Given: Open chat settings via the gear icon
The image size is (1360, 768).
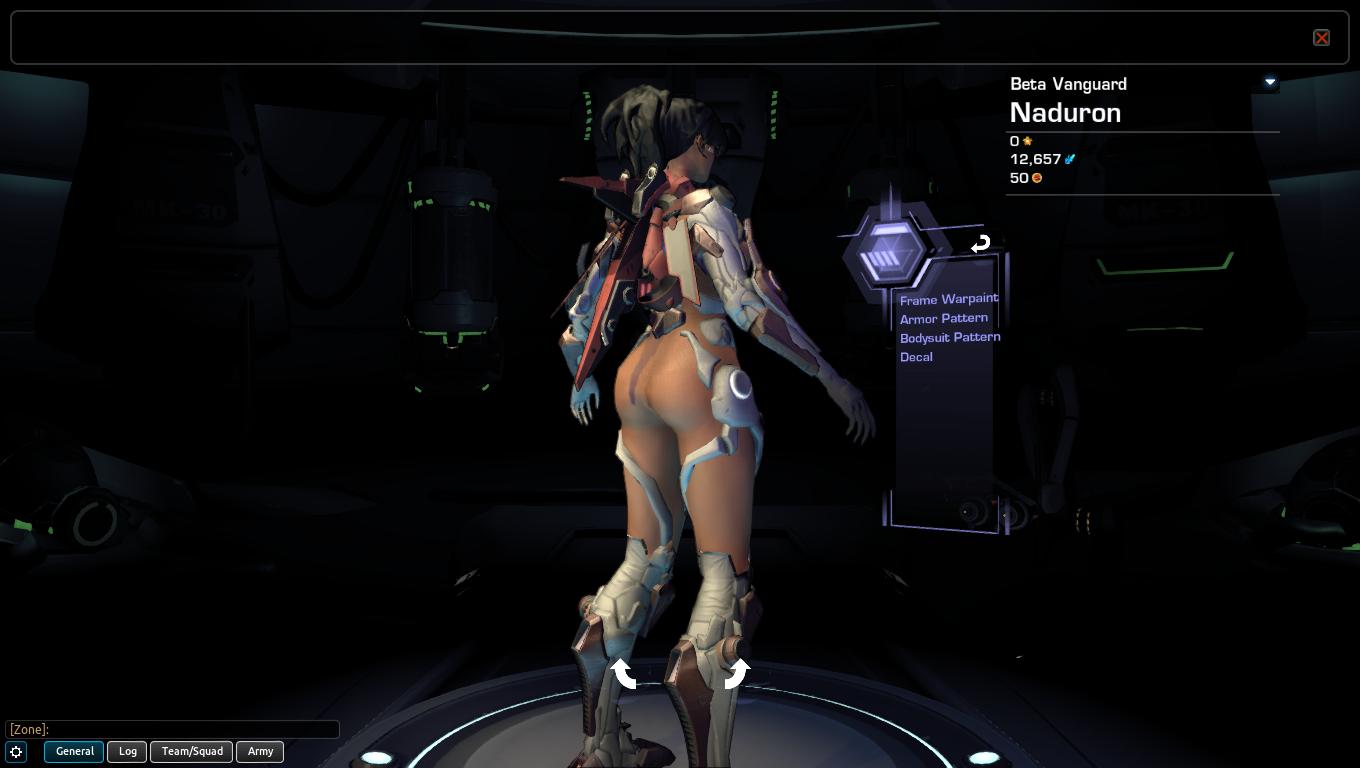Looking at the screenshot, I should pos(16,752).
